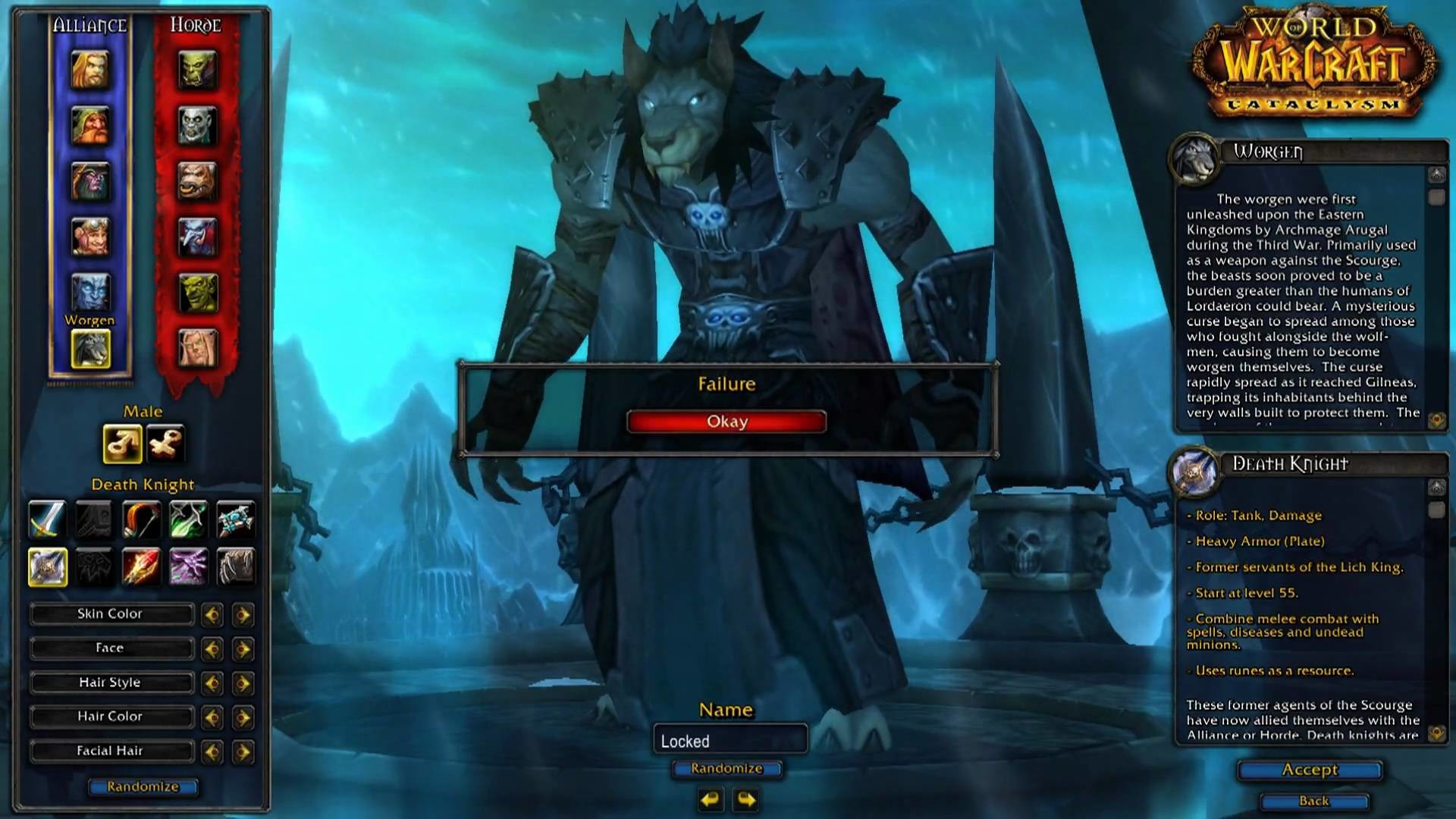
Task: Click the next Hair Style arrow
Action: pos(243,682)
